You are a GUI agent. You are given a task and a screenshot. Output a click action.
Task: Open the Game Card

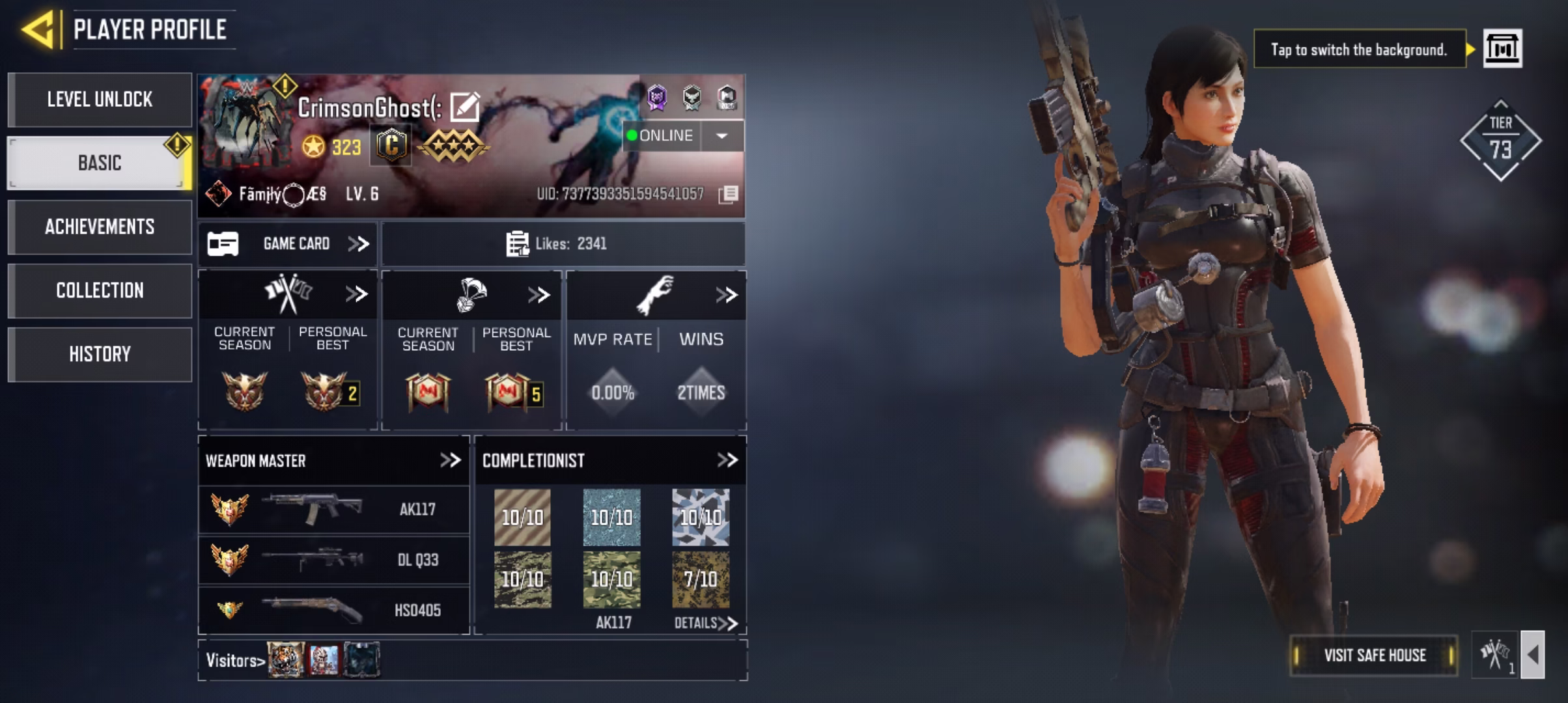[288, 244]
